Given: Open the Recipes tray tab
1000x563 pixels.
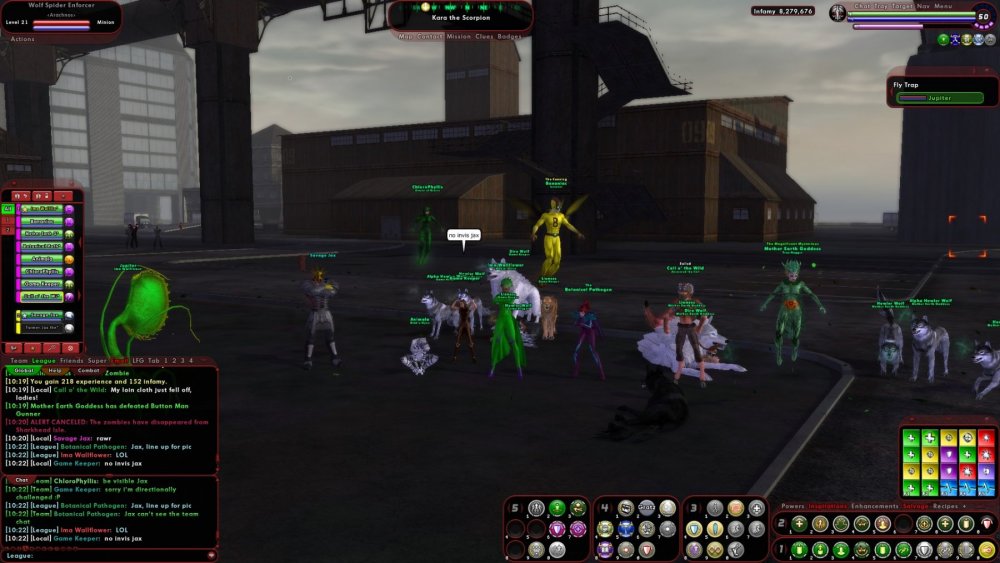Looking at the screenshot, I should (x=944, y=506).
